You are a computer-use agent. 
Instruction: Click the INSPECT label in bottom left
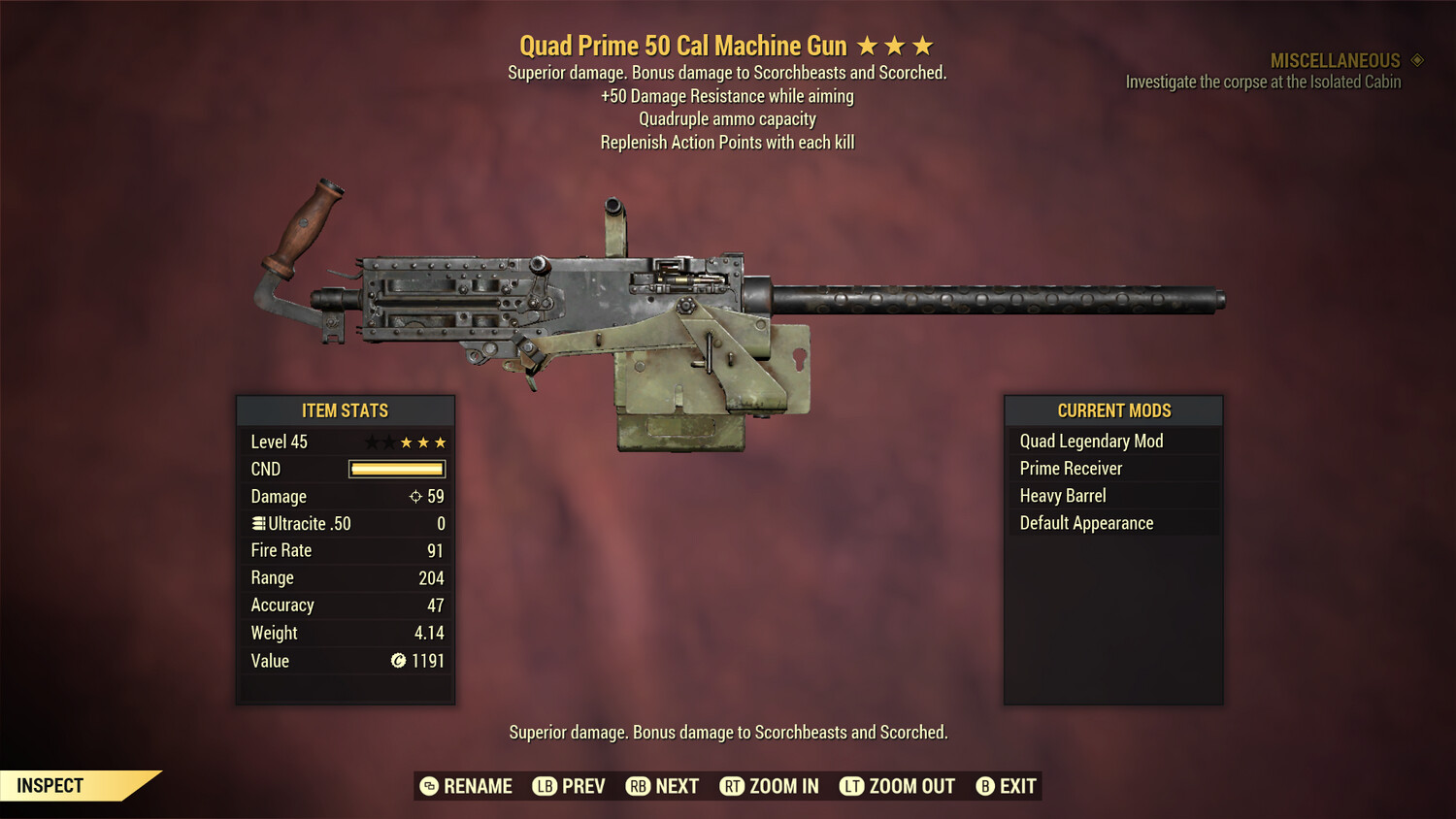click(50, 785)
